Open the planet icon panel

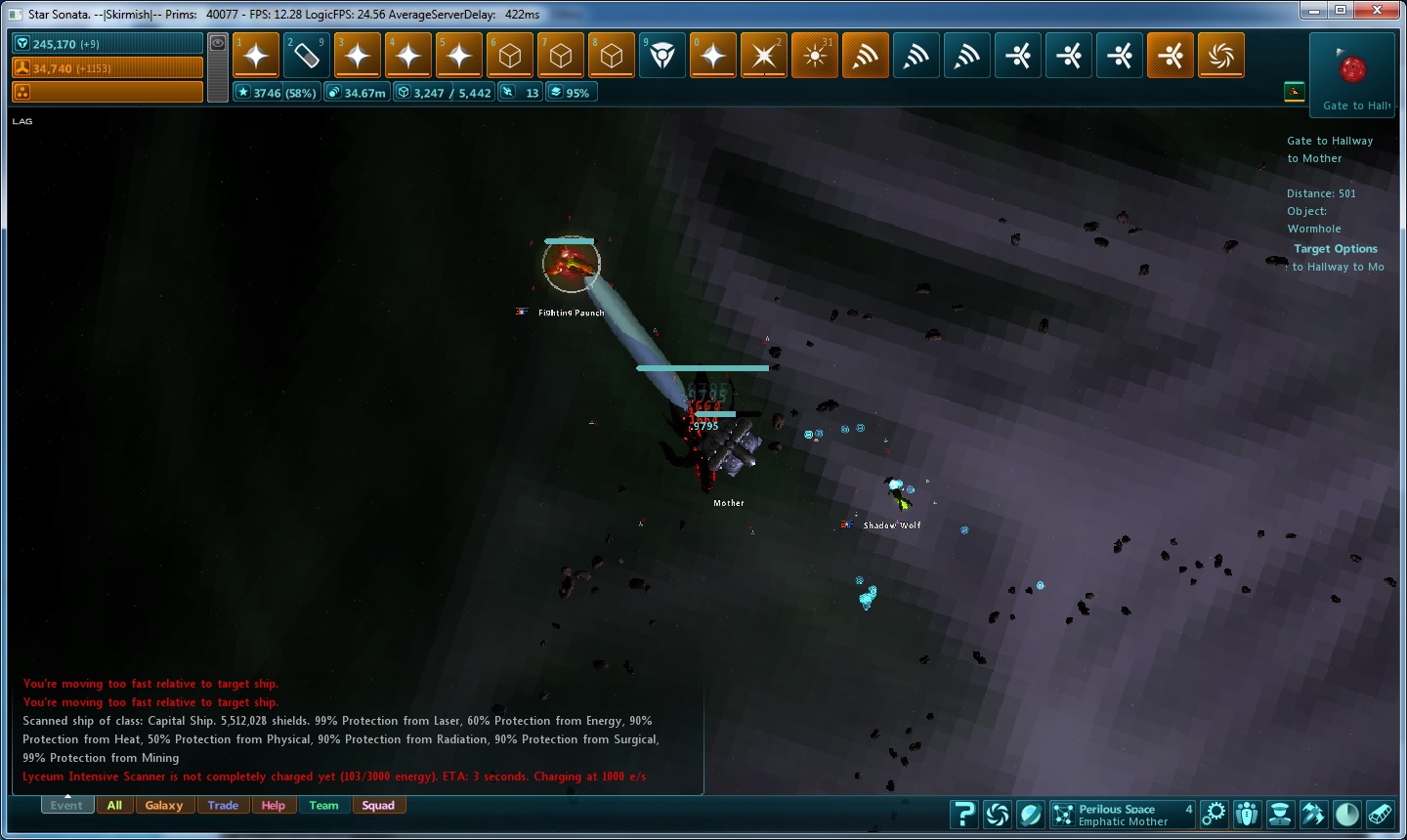point(1031,814)
